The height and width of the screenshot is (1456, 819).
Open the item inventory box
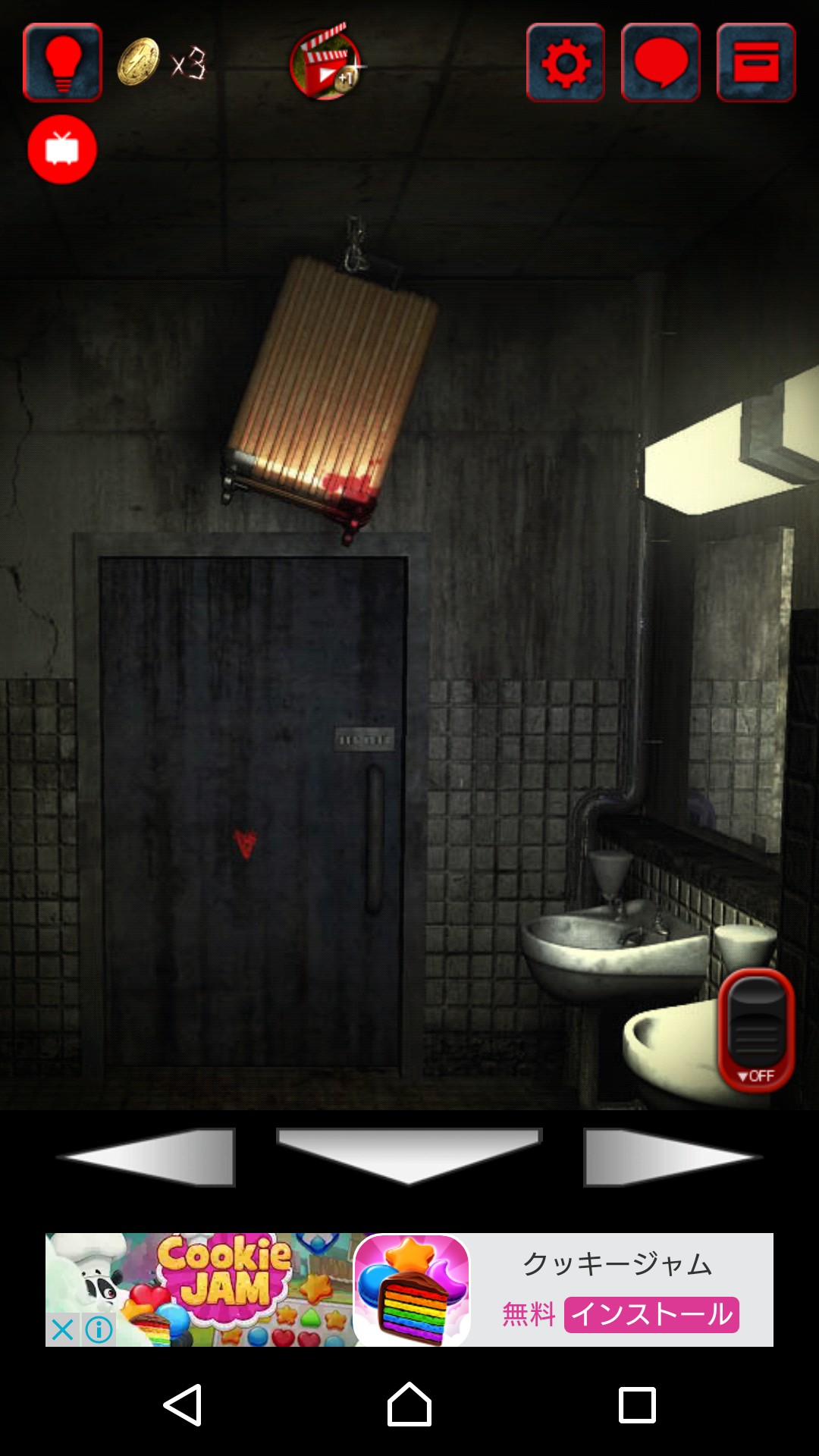[756, 63]
